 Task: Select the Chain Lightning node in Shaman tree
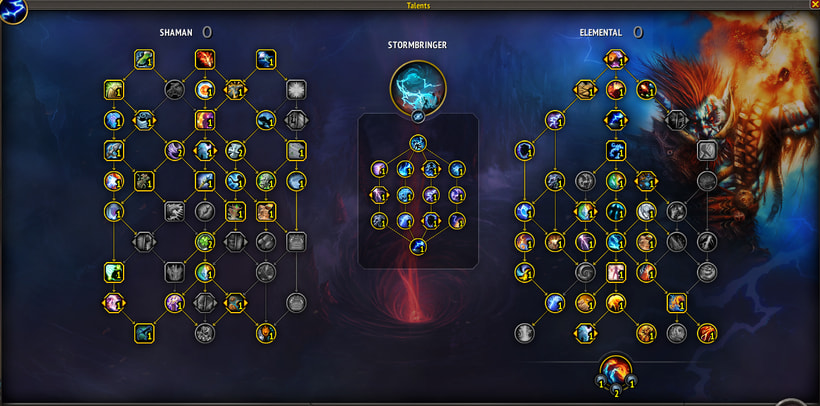pyautogui.click(x=266, y=60)
